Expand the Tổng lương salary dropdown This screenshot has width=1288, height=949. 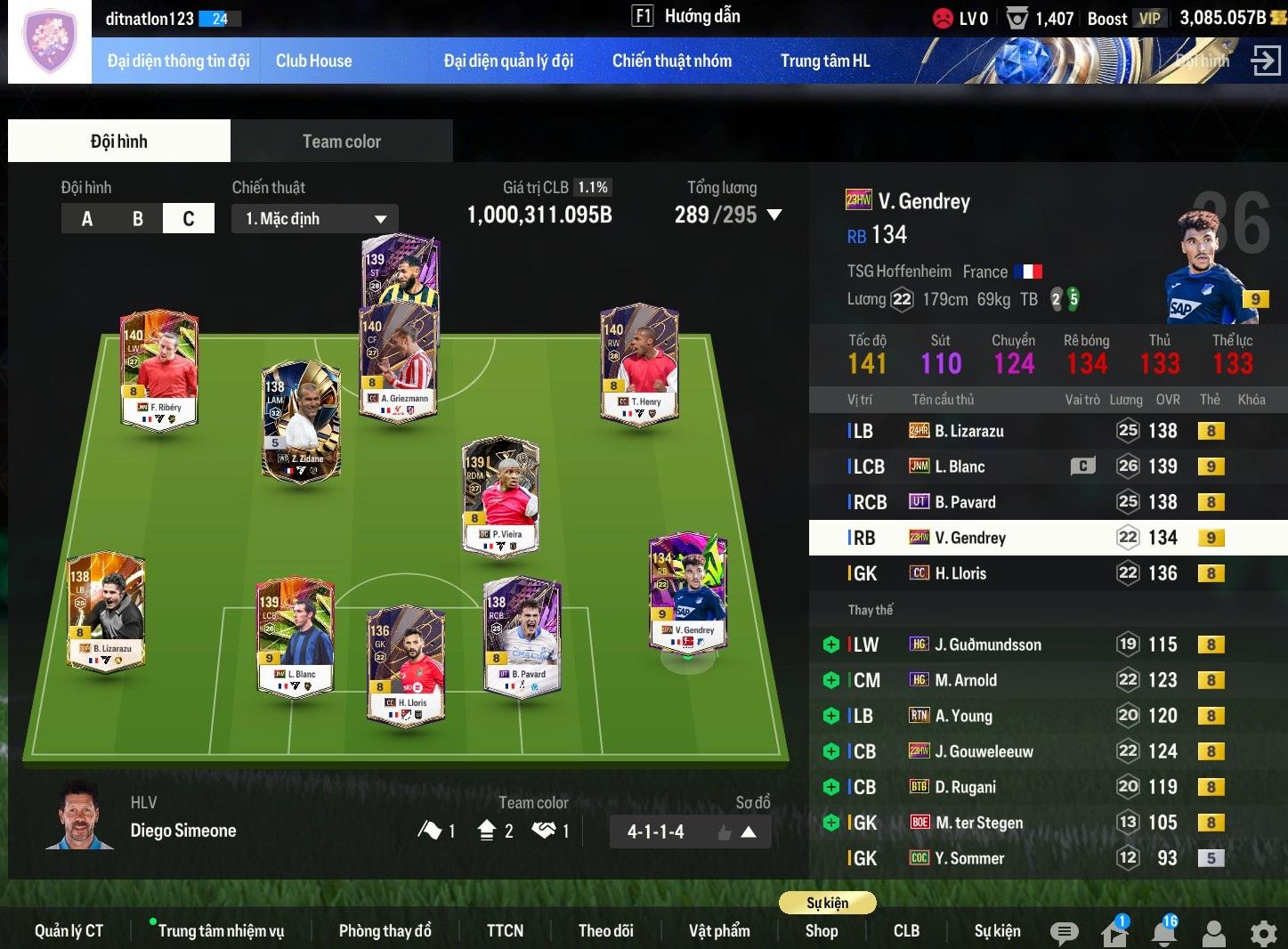pos(774,215)
